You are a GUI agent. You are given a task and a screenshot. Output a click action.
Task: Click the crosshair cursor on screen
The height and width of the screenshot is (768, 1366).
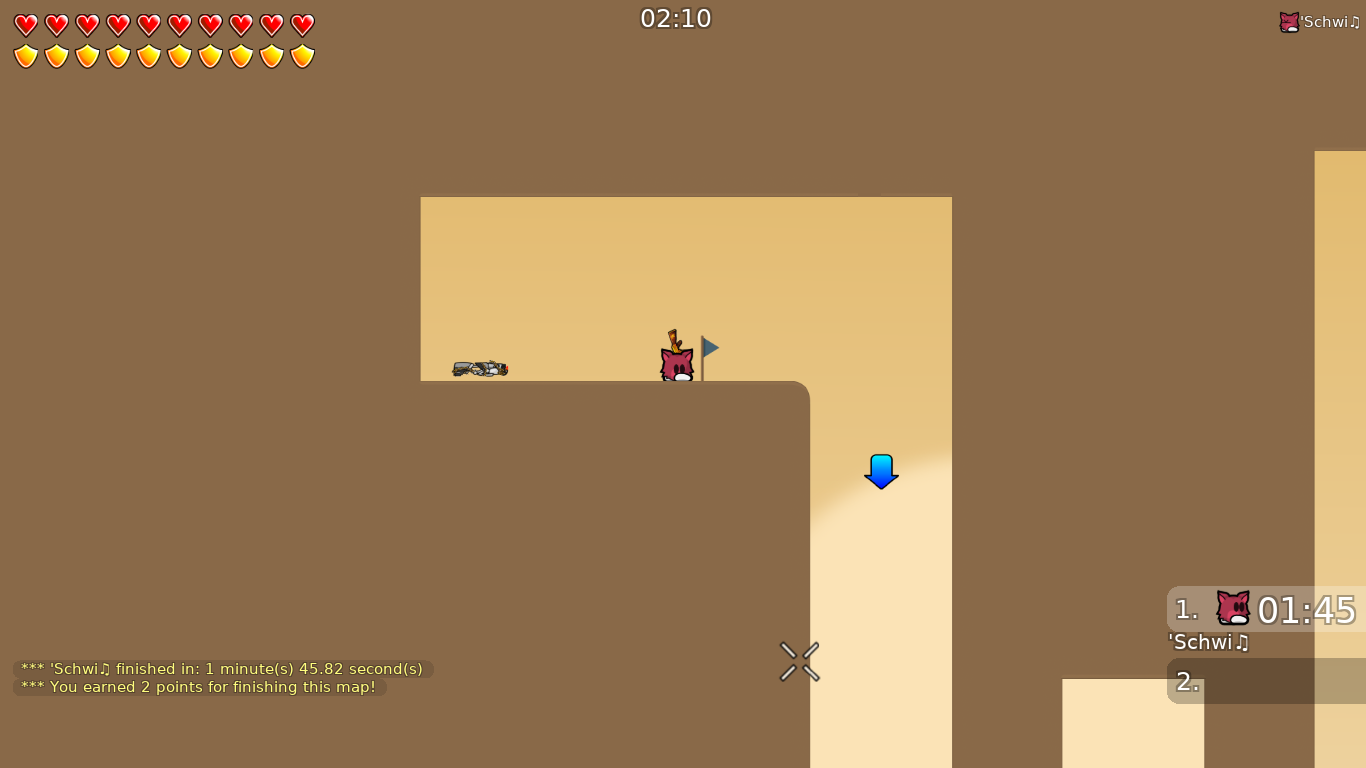pyautogui.click(x=799, y=662)
